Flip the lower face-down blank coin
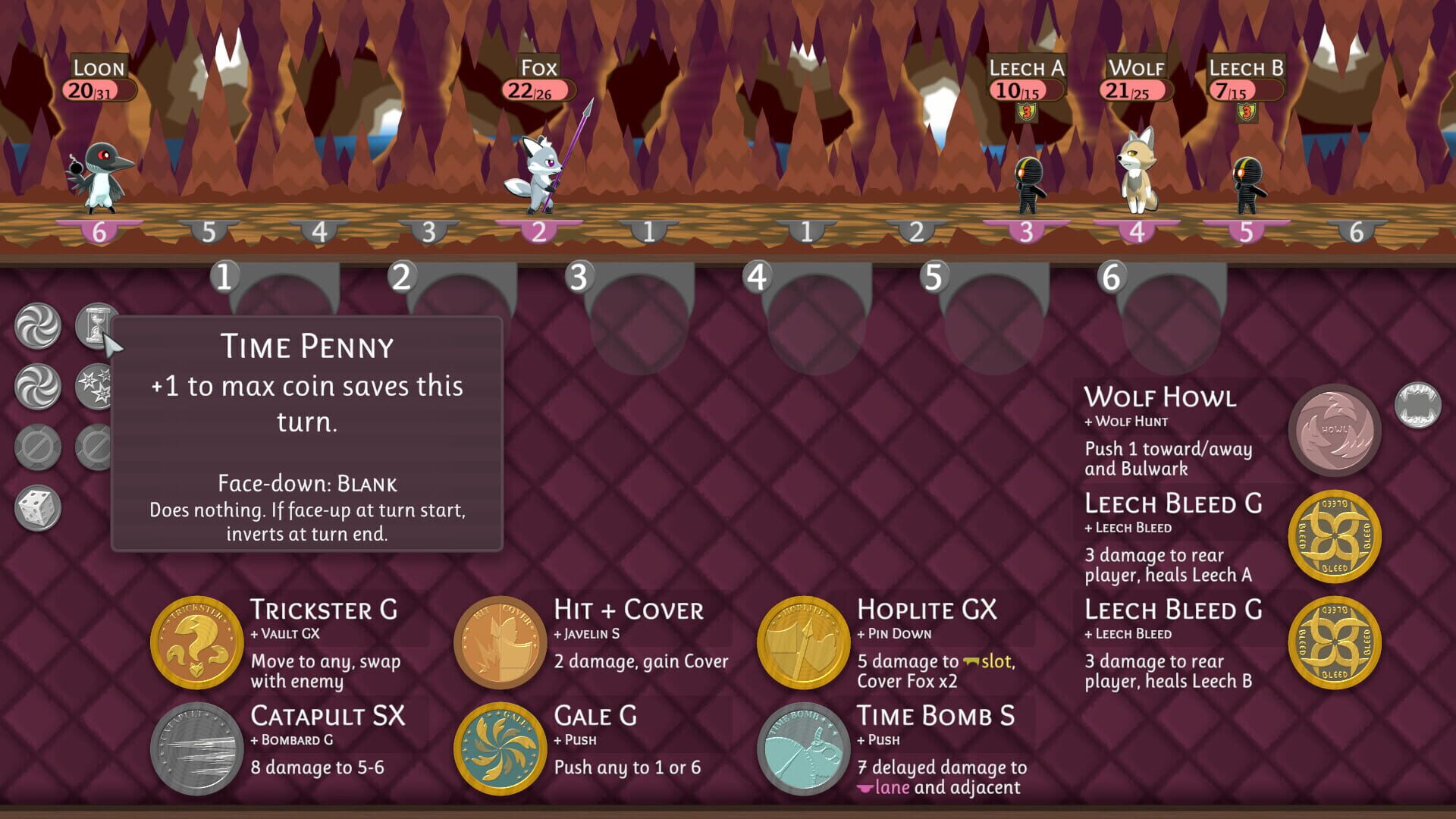Viewport: 1456px width, 819px height. (93, 447)
